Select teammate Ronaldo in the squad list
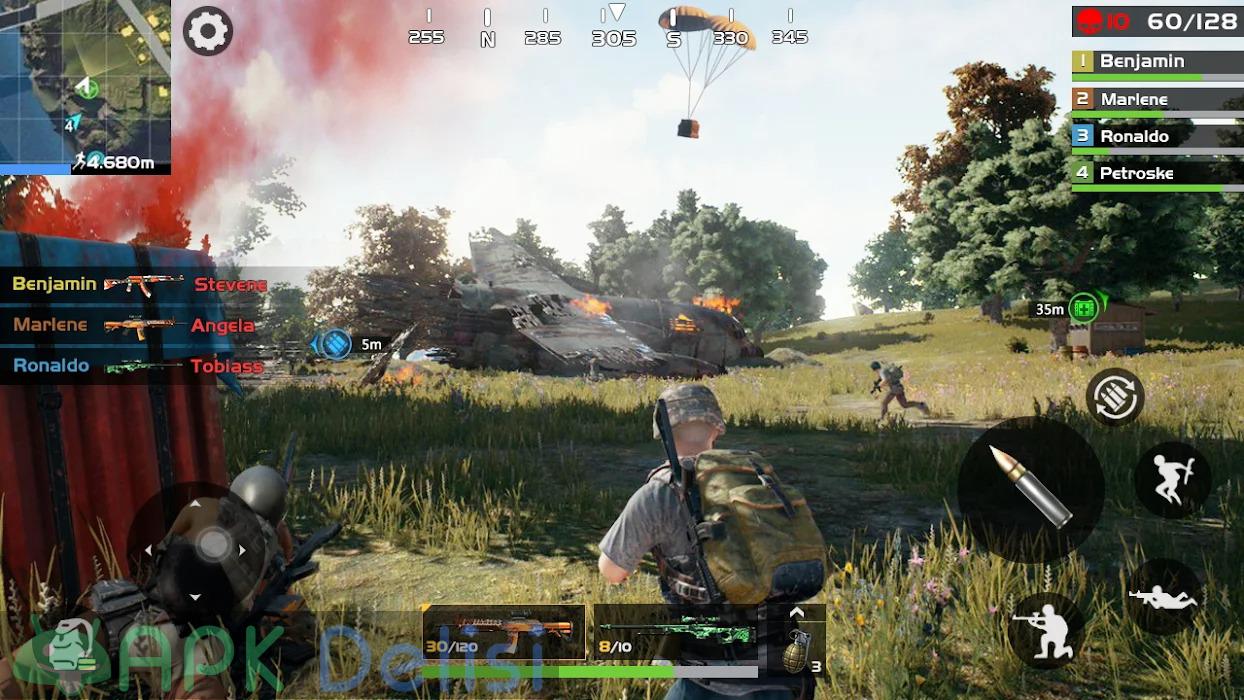This screenshot has width=1244, height=700. [x=1157, y=137]
